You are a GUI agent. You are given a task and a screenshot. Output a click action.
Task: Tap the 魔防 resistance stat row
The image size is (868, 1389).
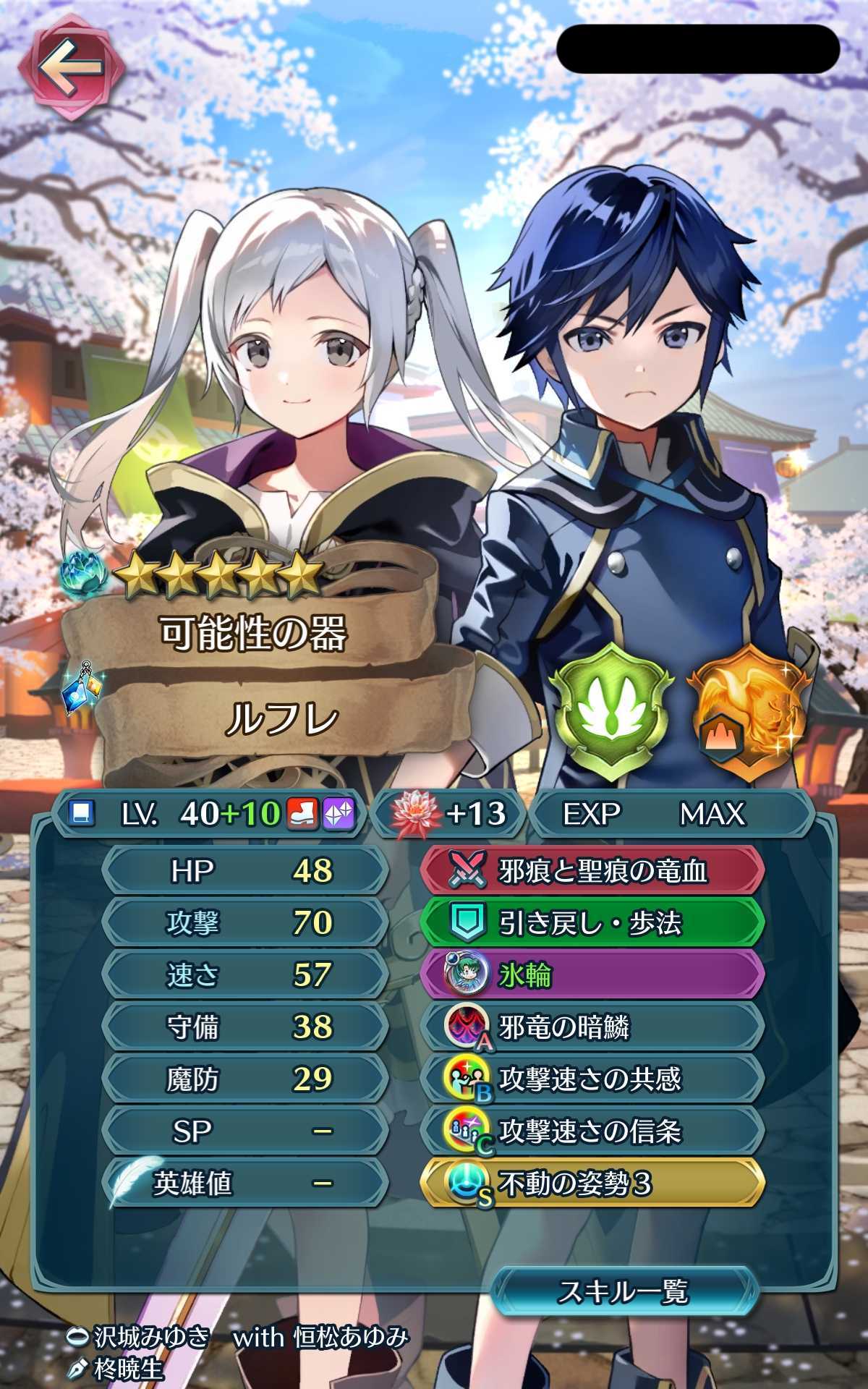(244, 1079)
